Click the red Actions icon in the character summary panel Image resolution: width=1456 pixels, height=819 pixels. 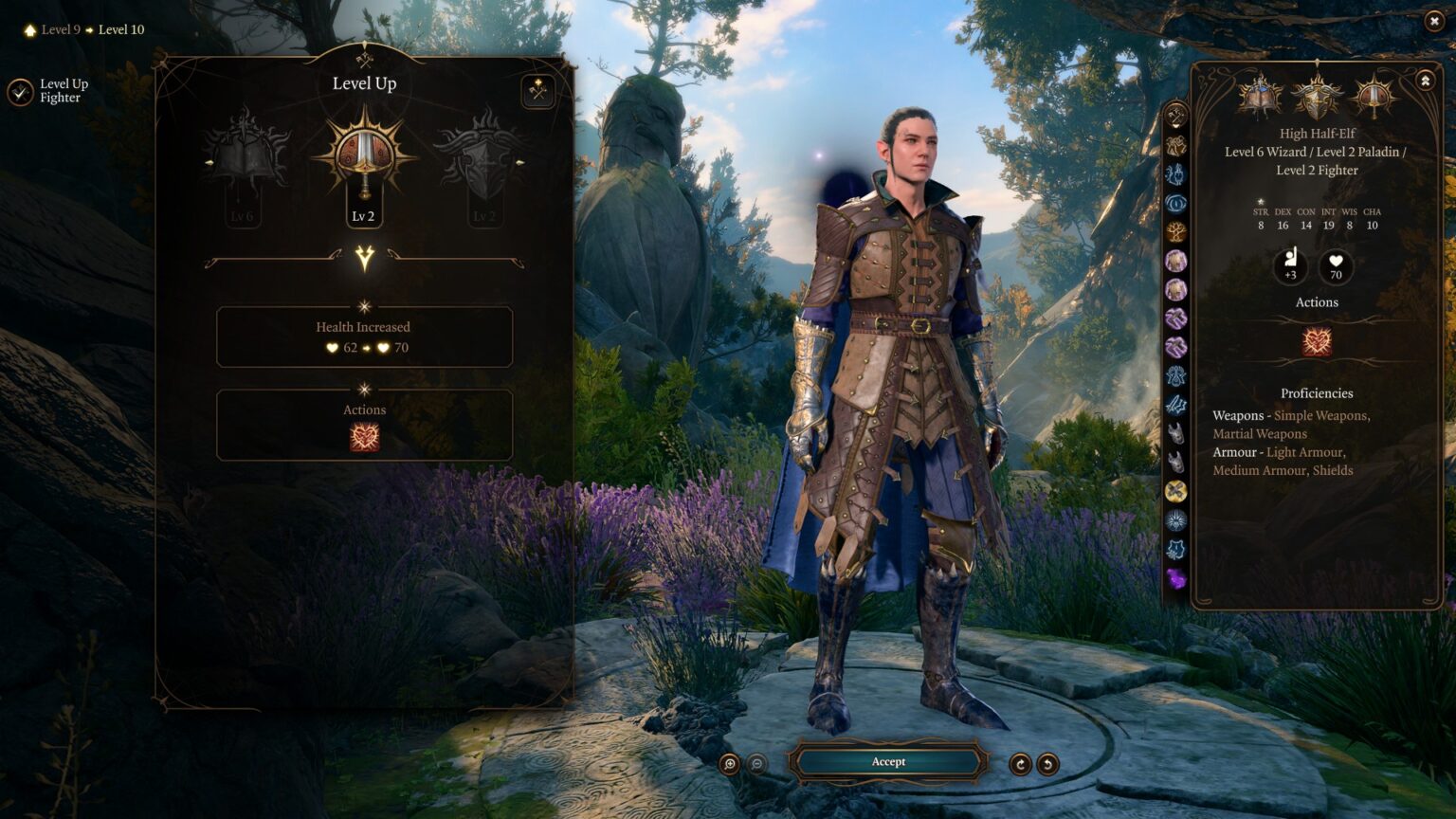[1317, 342]
